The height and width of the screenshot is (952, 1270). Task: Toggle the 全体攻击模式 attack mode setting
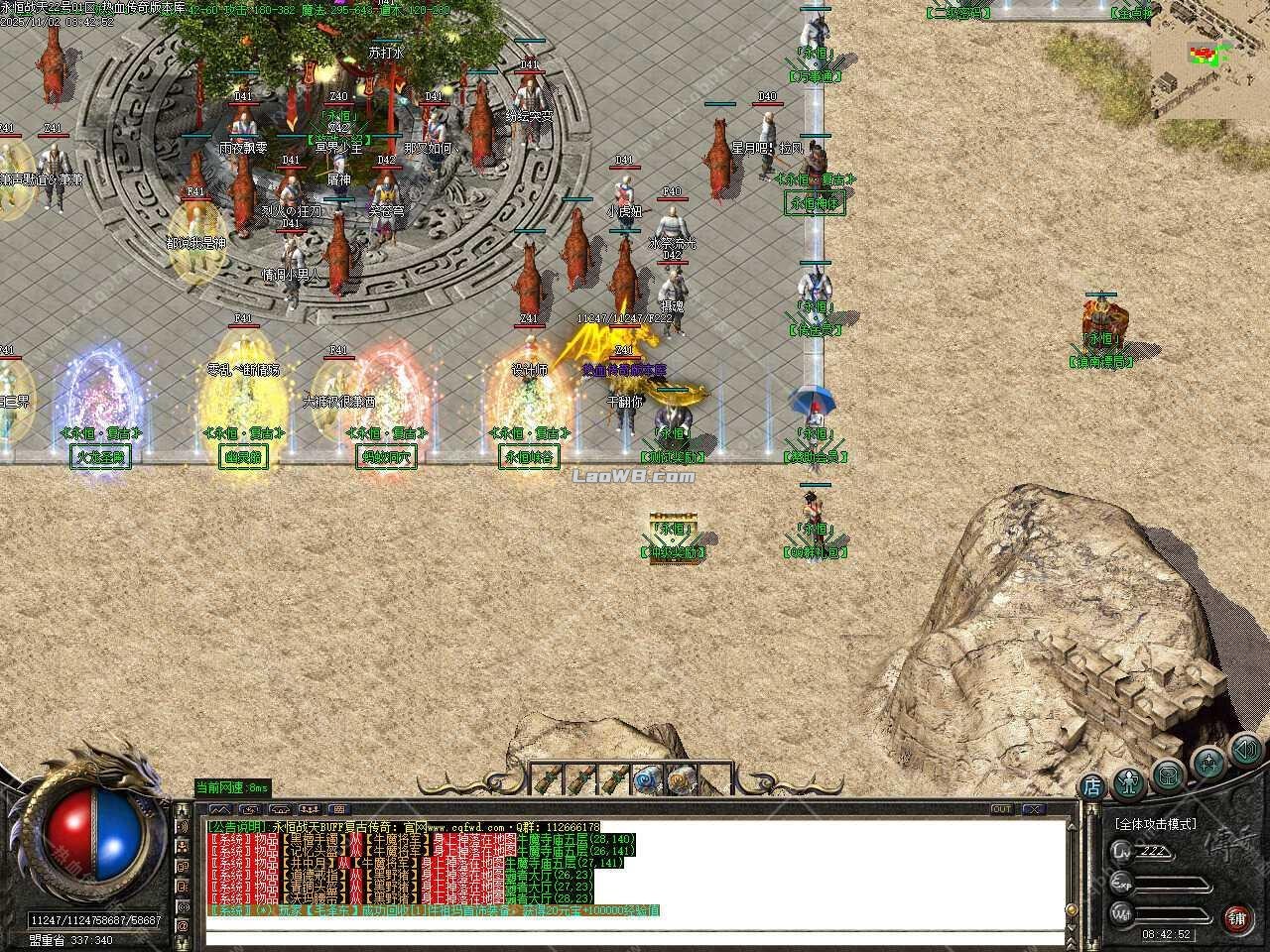pyautogui.click(x=1154, y=824)
